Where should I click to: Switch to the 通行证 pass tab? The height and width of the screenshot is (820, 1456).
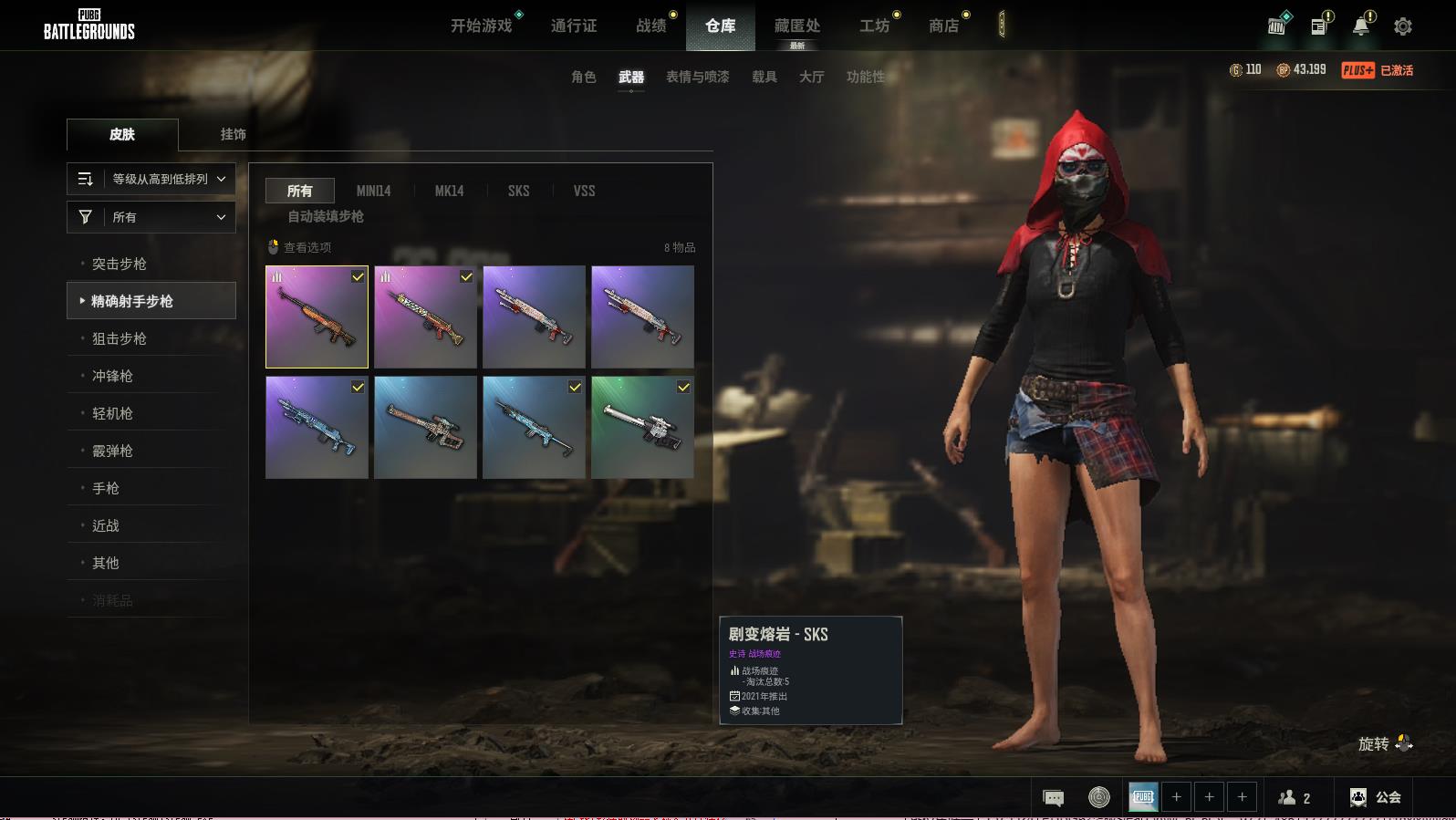[x=574, y=26]
